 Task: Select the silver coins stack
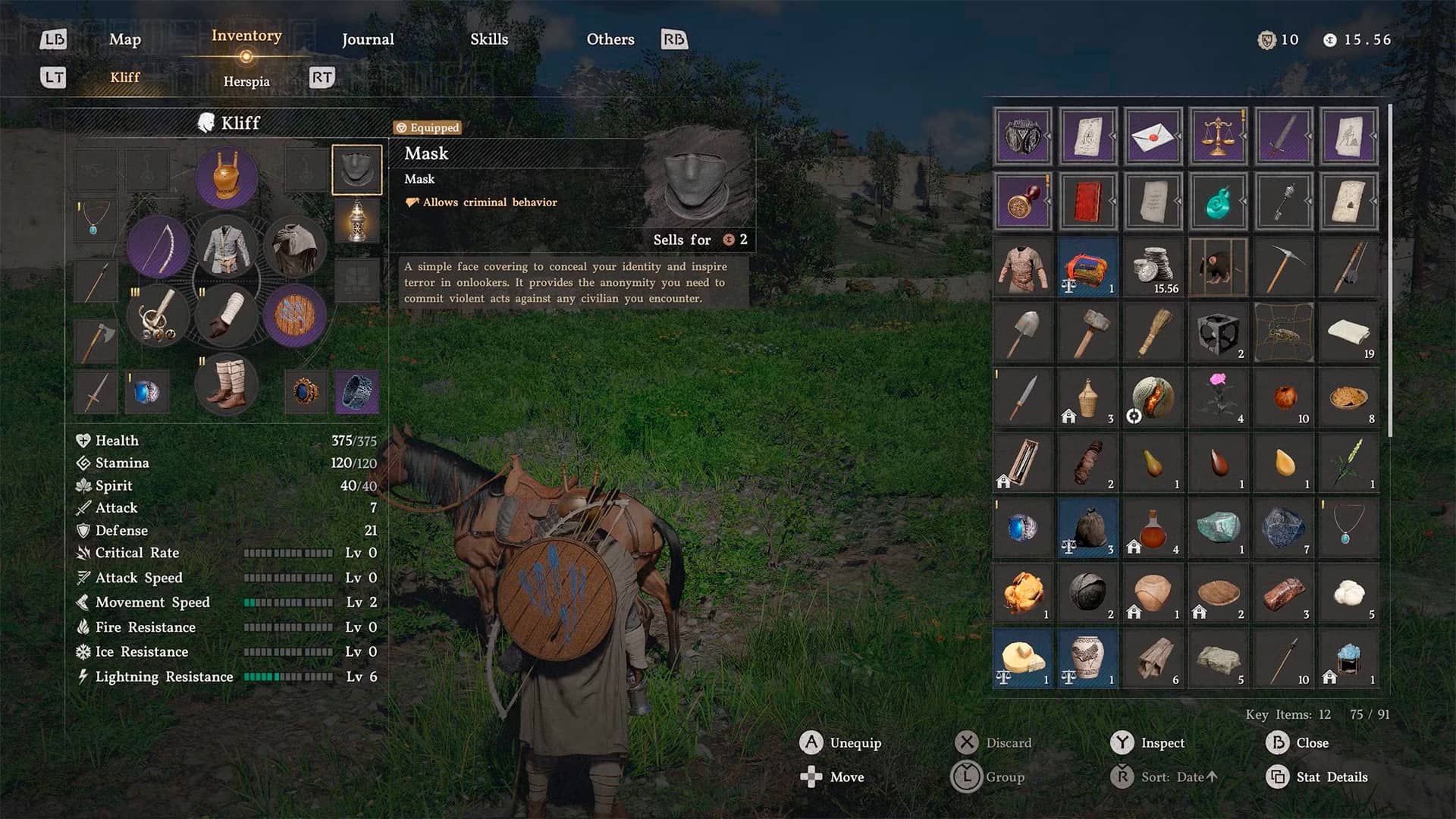(x=1153, y=267)
